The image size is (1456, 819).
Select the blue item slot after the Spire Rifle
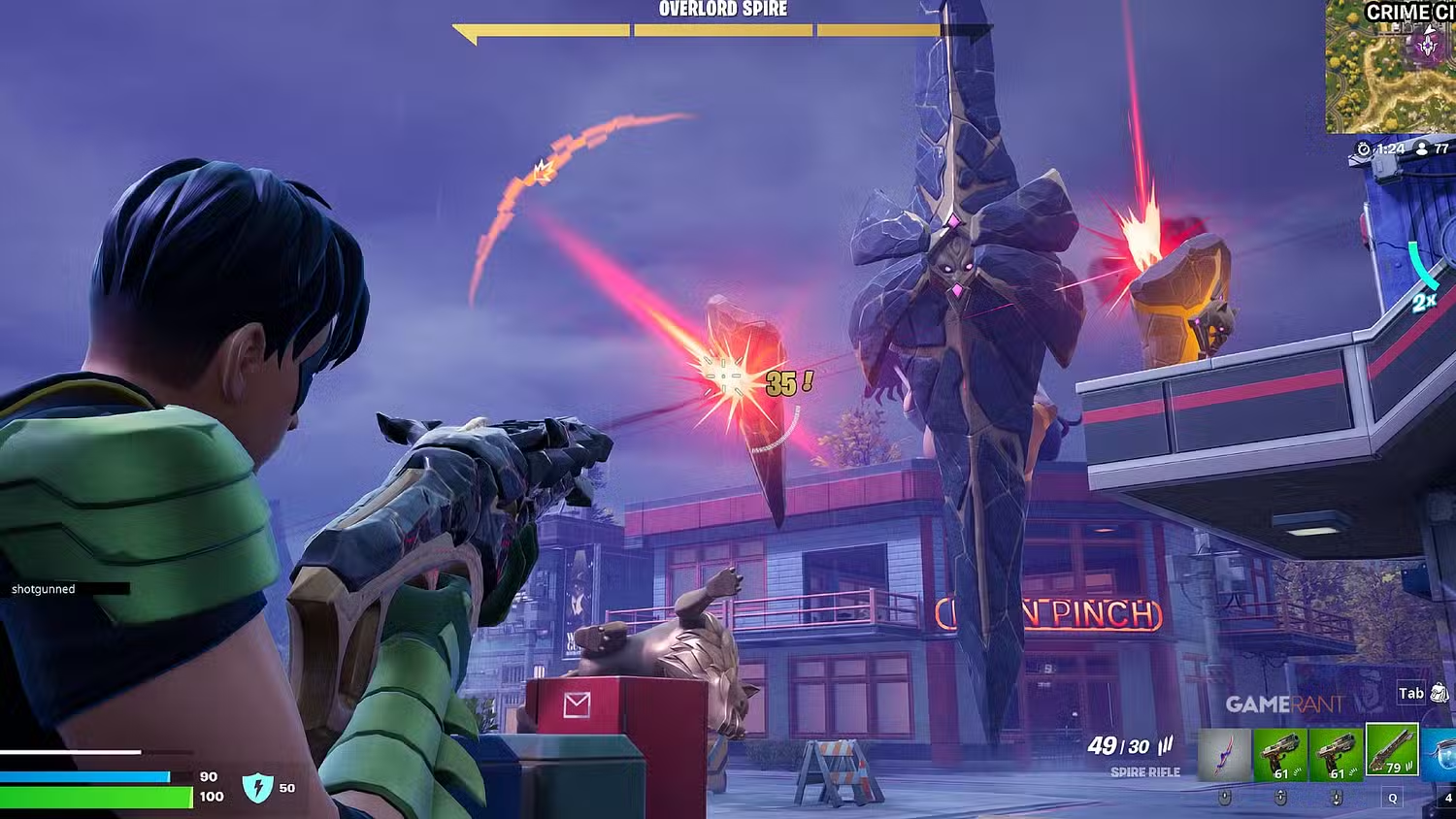coord(1440,755)
